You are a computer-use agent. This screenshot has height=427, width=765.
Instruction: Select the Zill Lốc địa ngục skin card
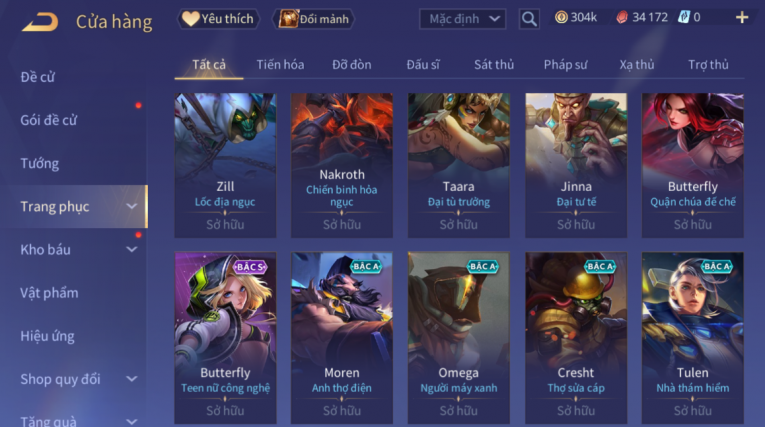(225, 165)
